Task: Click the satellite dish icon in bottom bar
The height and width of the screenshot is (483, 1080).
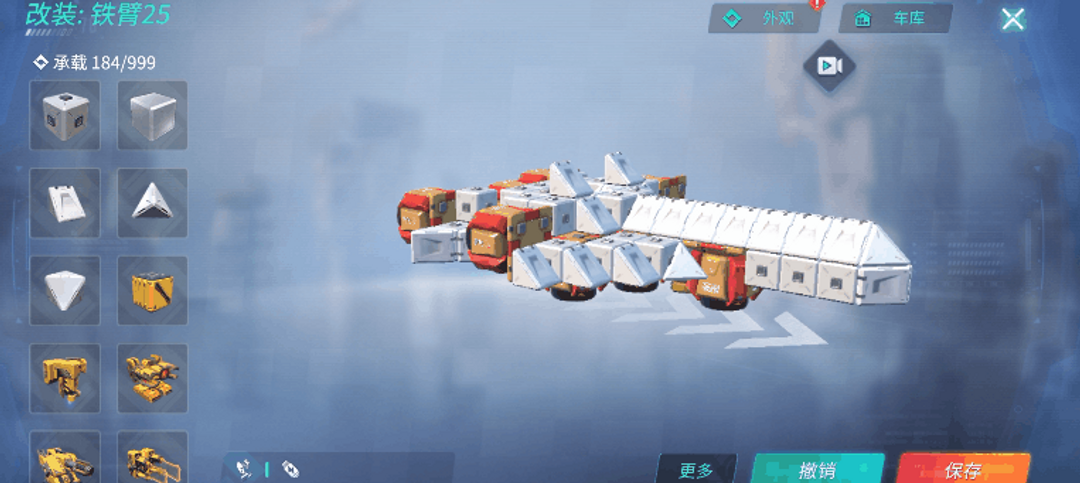Action: (243, 468)
